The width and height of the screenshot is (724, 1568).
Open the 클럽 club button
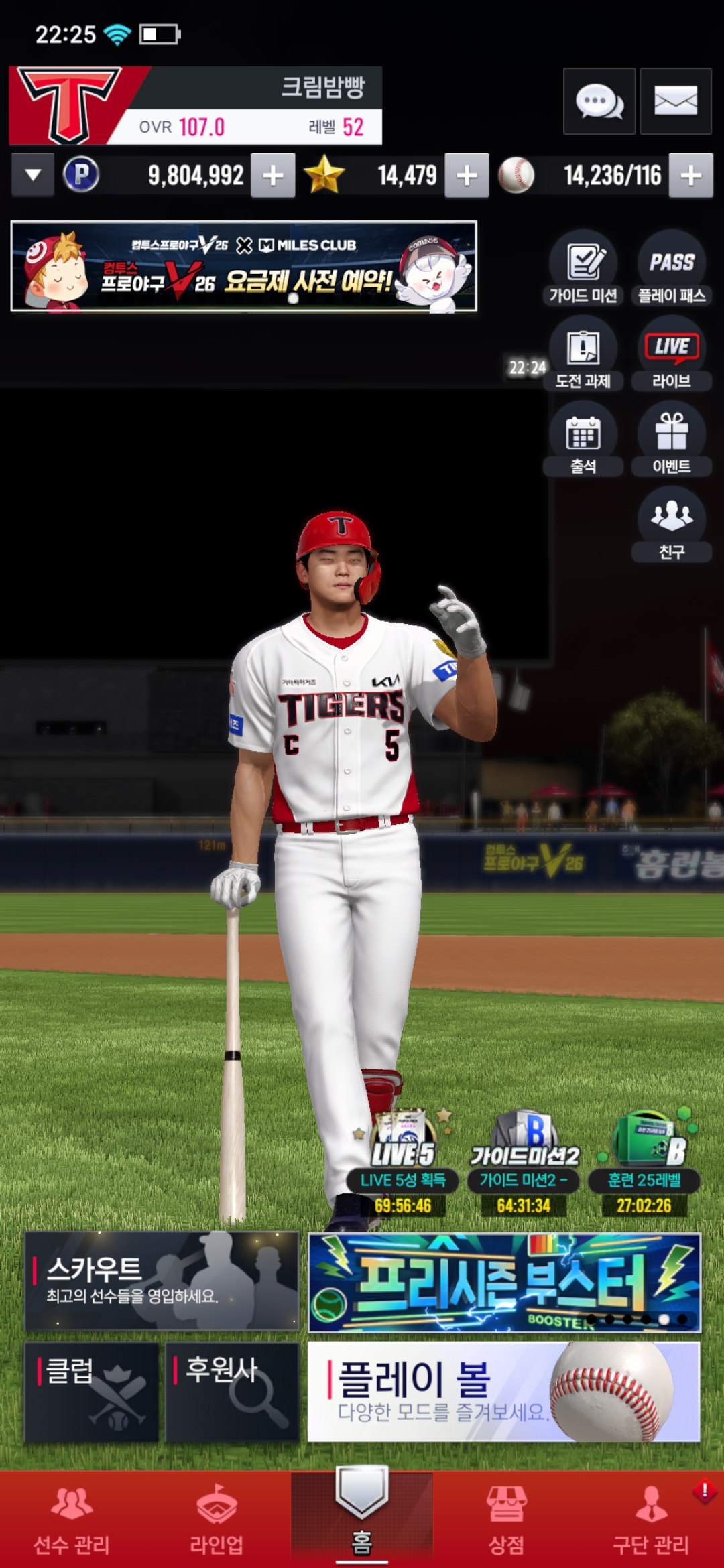coord(92,1391)
